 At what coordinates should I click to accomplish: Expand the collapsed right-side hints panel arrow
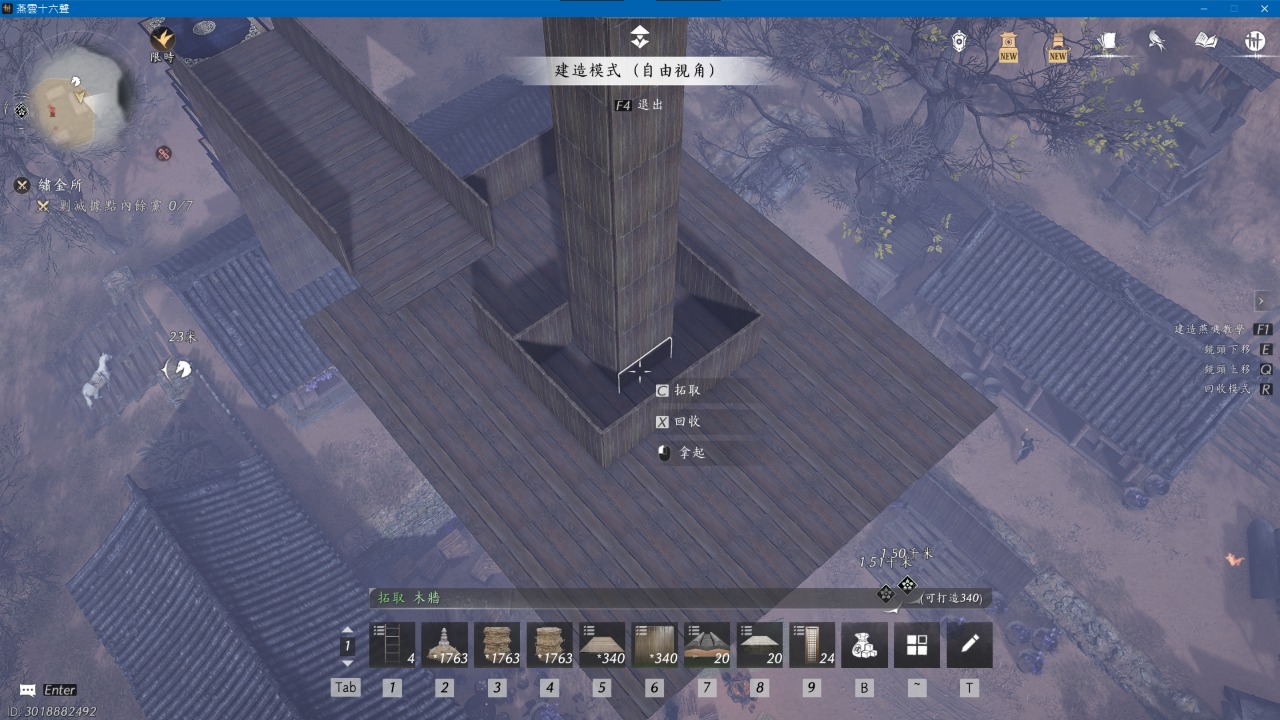click(x=1264, y=301)
